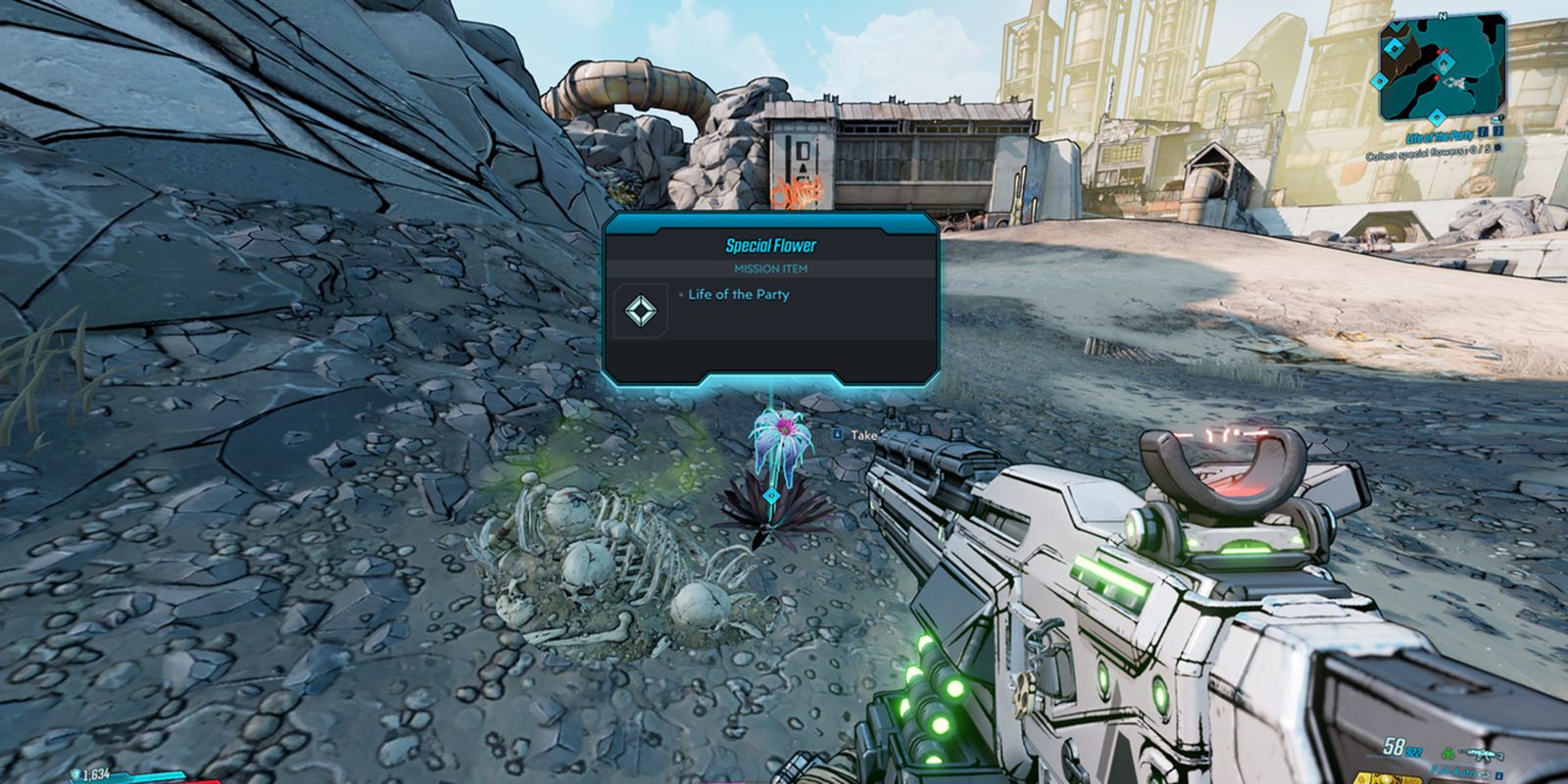Click the North indicator on the minimap
This screenshot has width=1568, height=784.
tap(1443, 16)
